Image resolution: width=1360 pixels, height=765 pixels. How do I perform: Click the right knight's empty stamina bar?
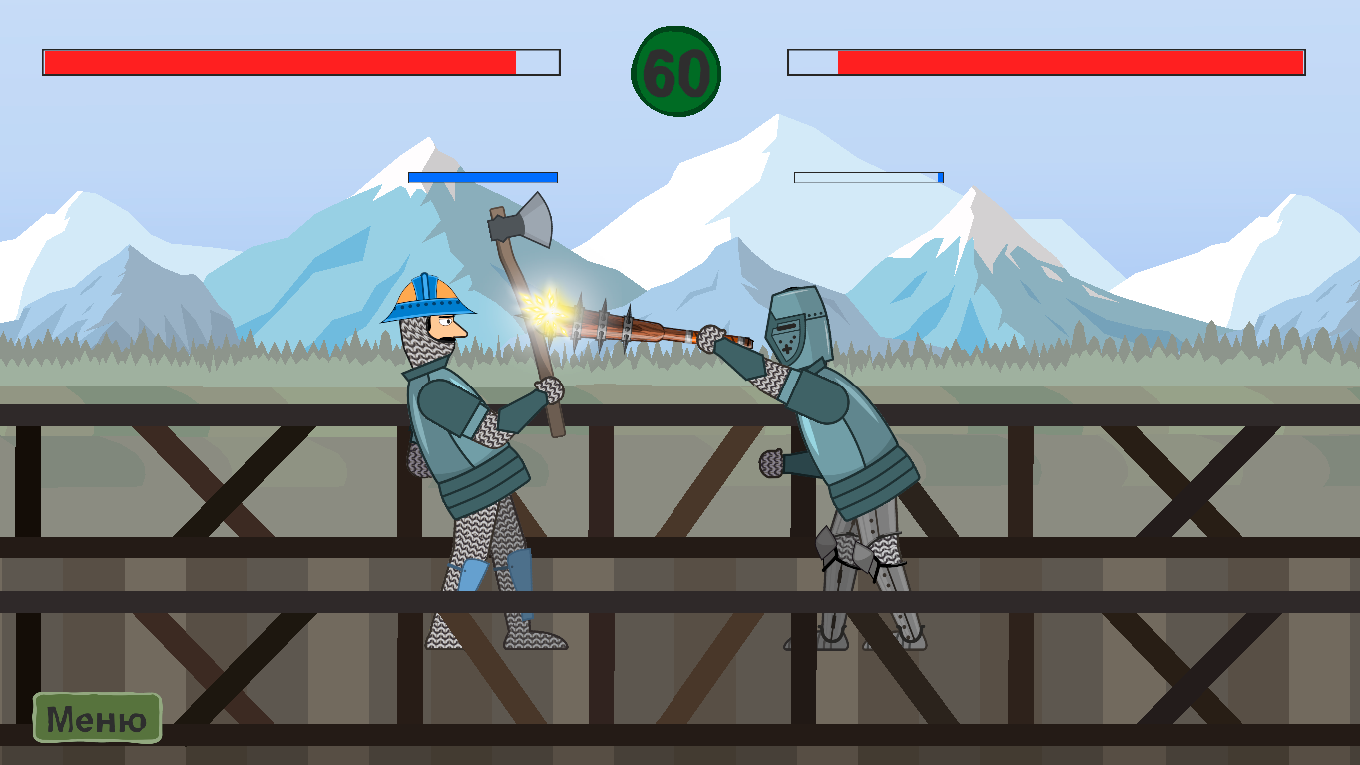[x=865, y=176]
